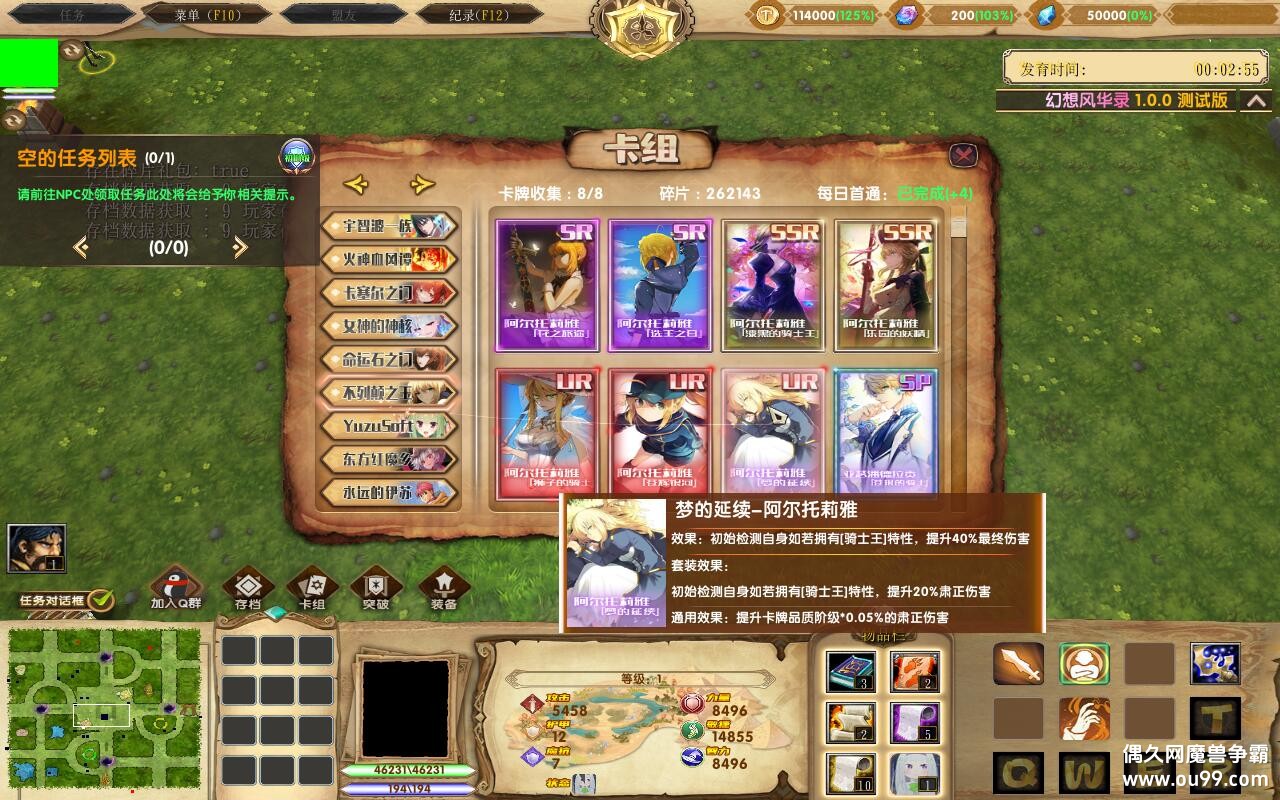Toggle the green-highlighted meditation ability icon
The width and height of the screenshot is (1280, 800).
pos(1084,663)
